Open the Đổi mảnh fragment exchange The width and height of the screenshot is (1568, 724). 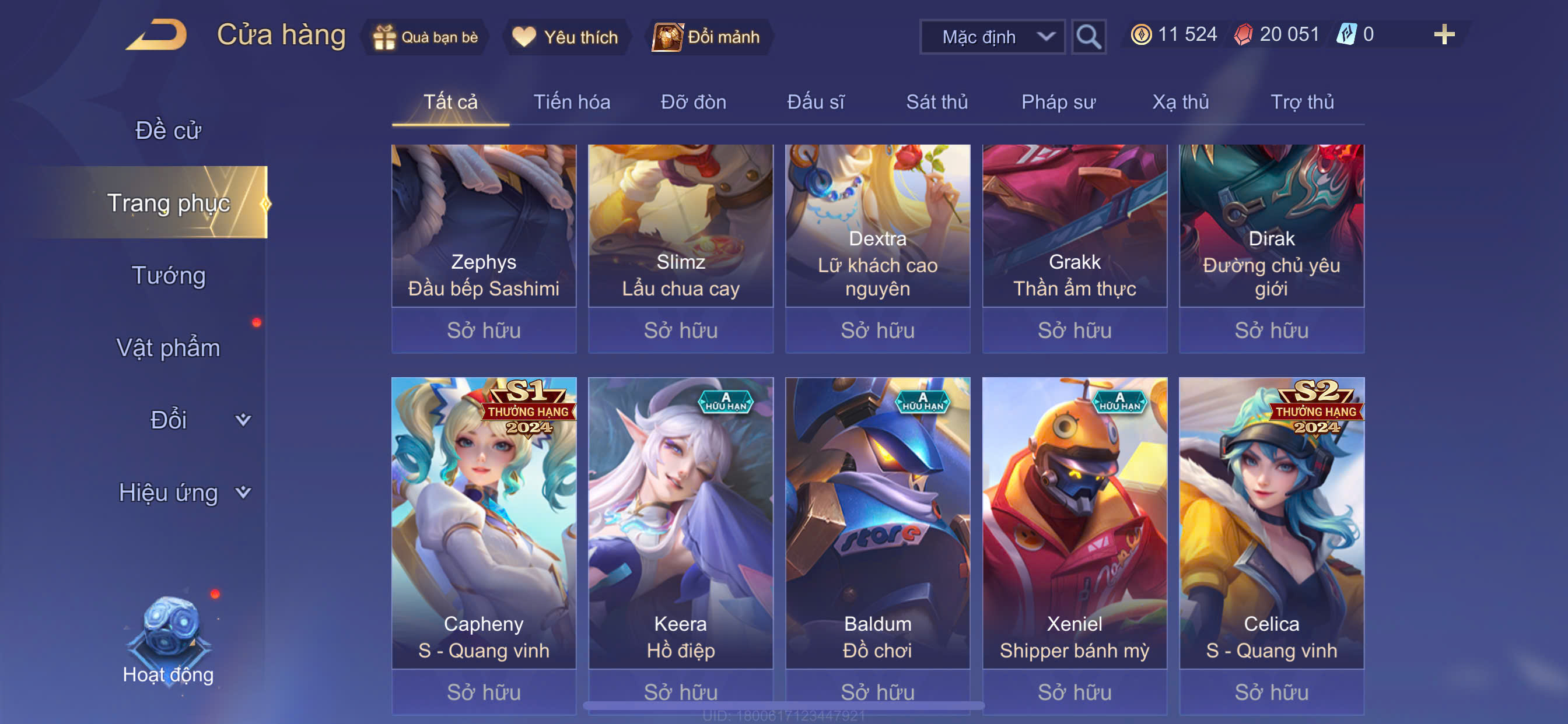[708, 37]
